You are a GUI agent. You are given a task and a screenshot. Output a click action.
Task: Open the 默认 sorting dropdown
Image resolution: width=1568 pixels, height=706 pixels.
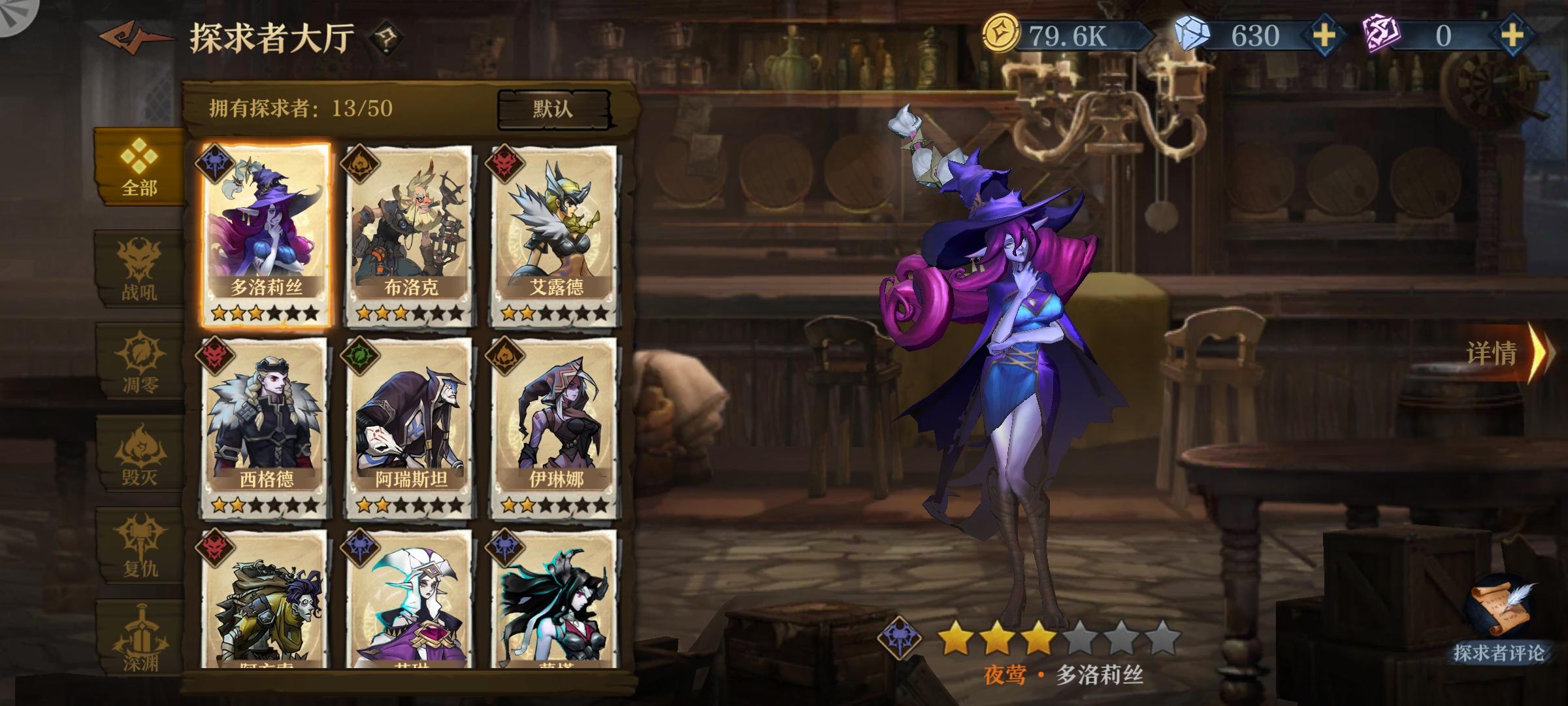coord(556,109)
